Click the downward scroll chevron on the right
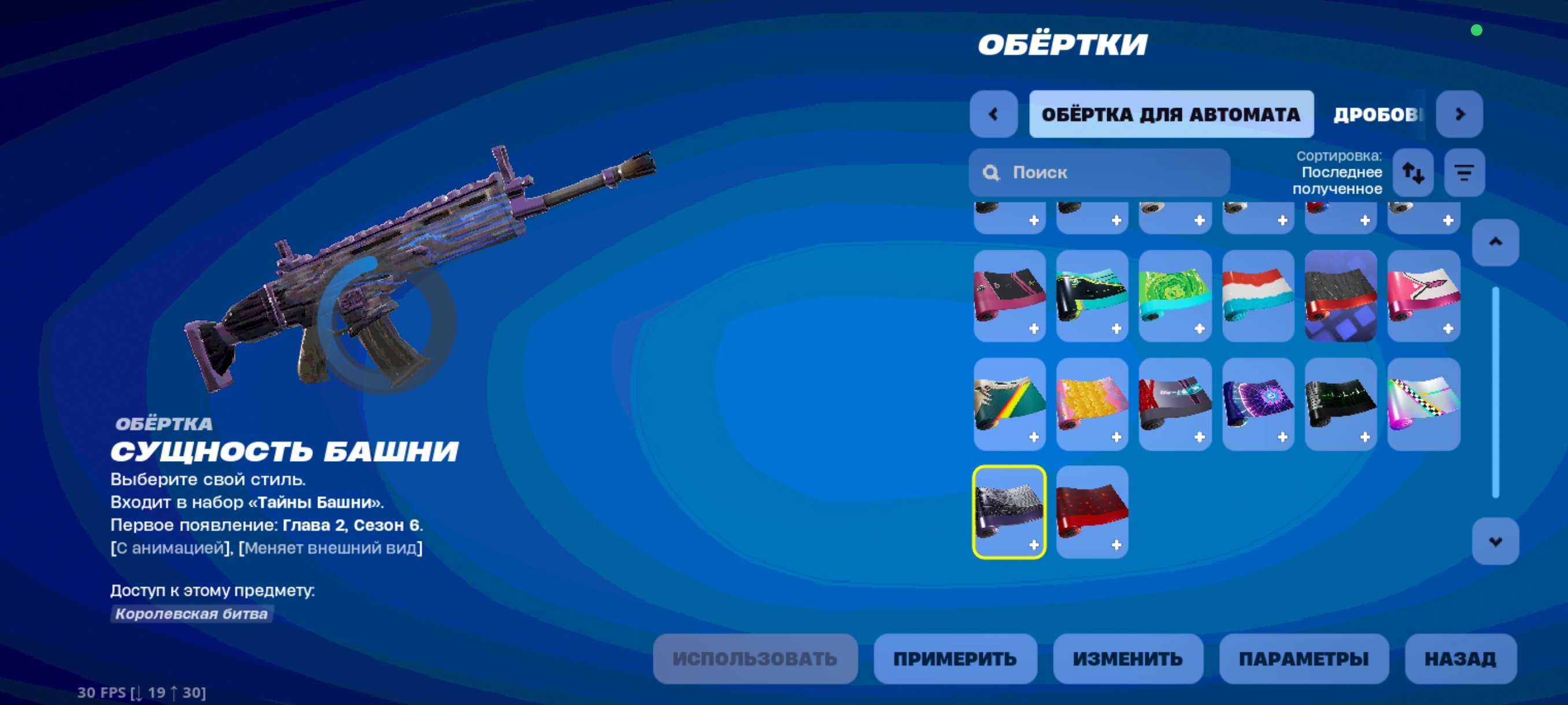This screenshot has height=705, width=1568. click(x=1497, y=540)
